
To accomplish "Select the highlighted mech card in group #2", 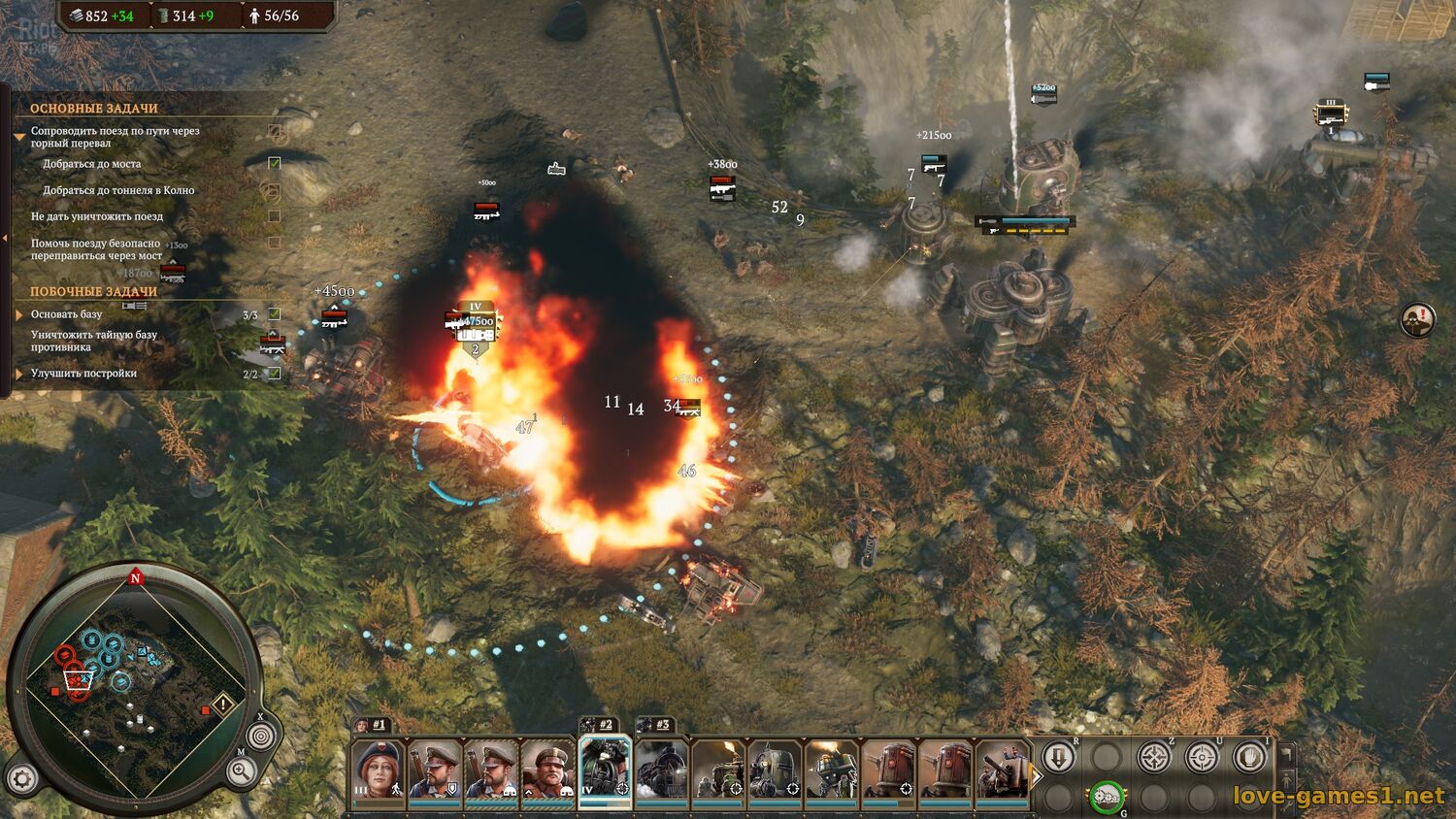I will point(605,770).
